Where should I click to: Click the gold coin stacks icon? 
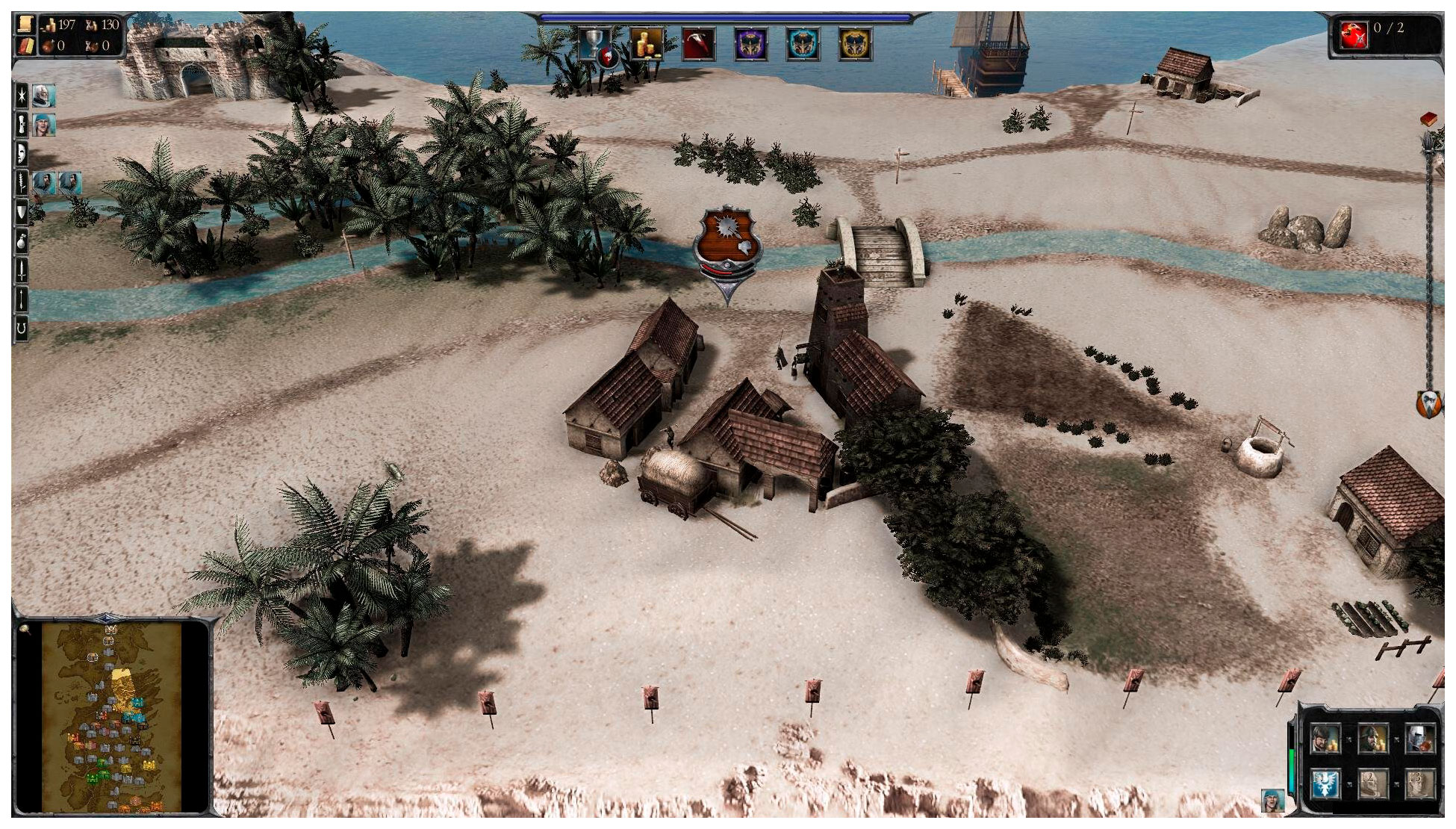(647, 44)
